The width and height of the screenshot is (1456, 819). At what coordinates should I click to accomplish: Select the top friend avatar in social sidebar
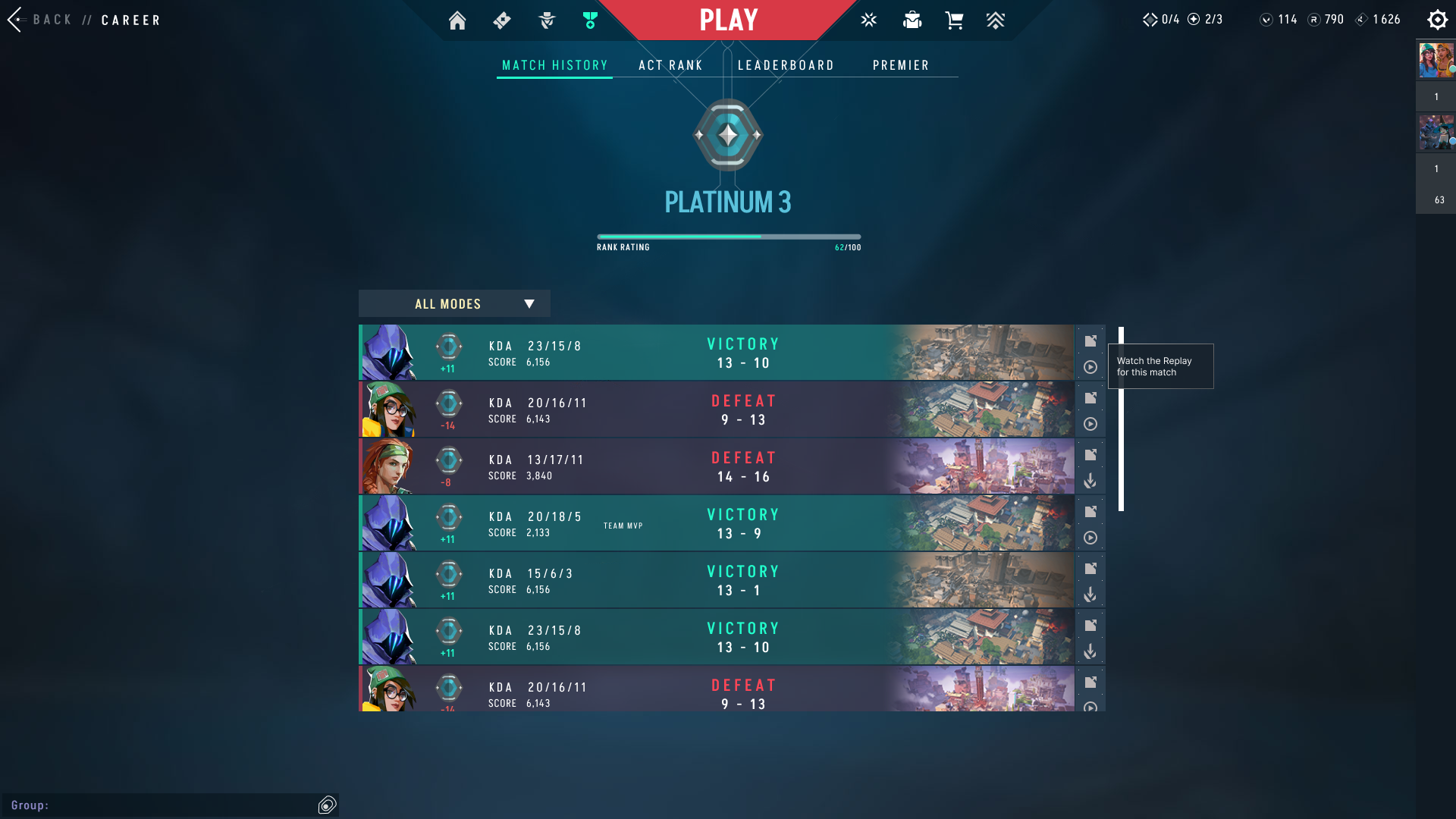[x=1435, y=61]
